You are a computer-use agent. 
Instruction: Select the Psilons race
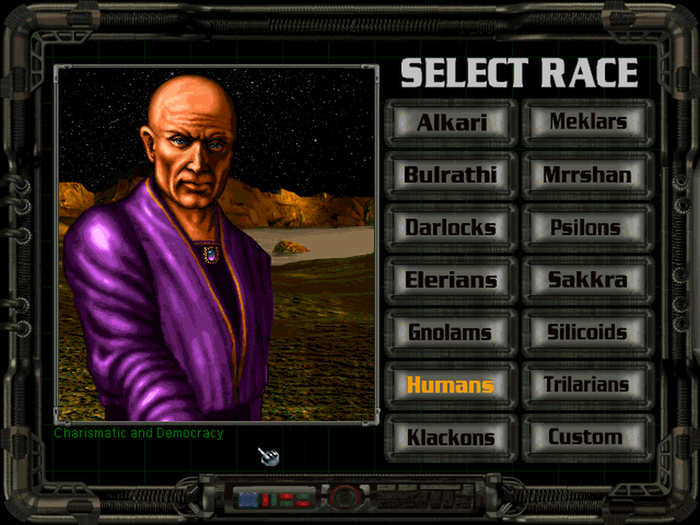(x=587, y=227)
